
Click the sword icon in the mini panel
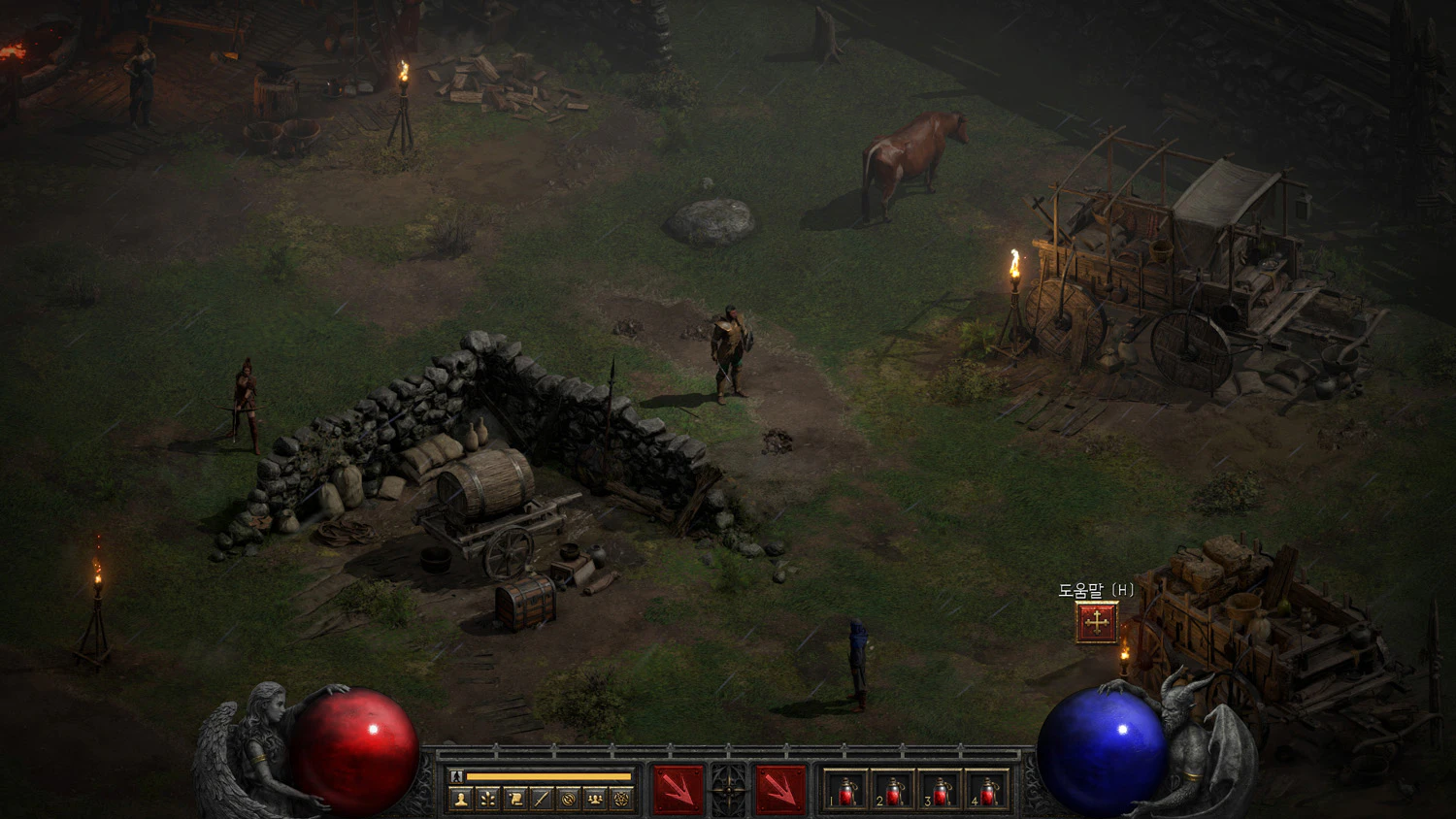click(x=542, y=799)
